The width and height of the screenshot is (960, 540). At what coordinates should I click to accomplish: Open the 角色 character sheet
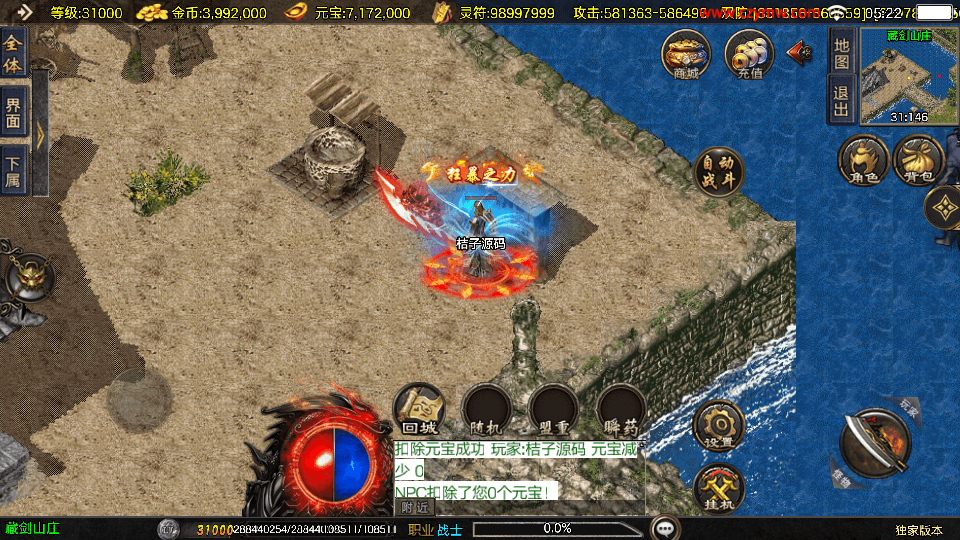click(863, 161)
